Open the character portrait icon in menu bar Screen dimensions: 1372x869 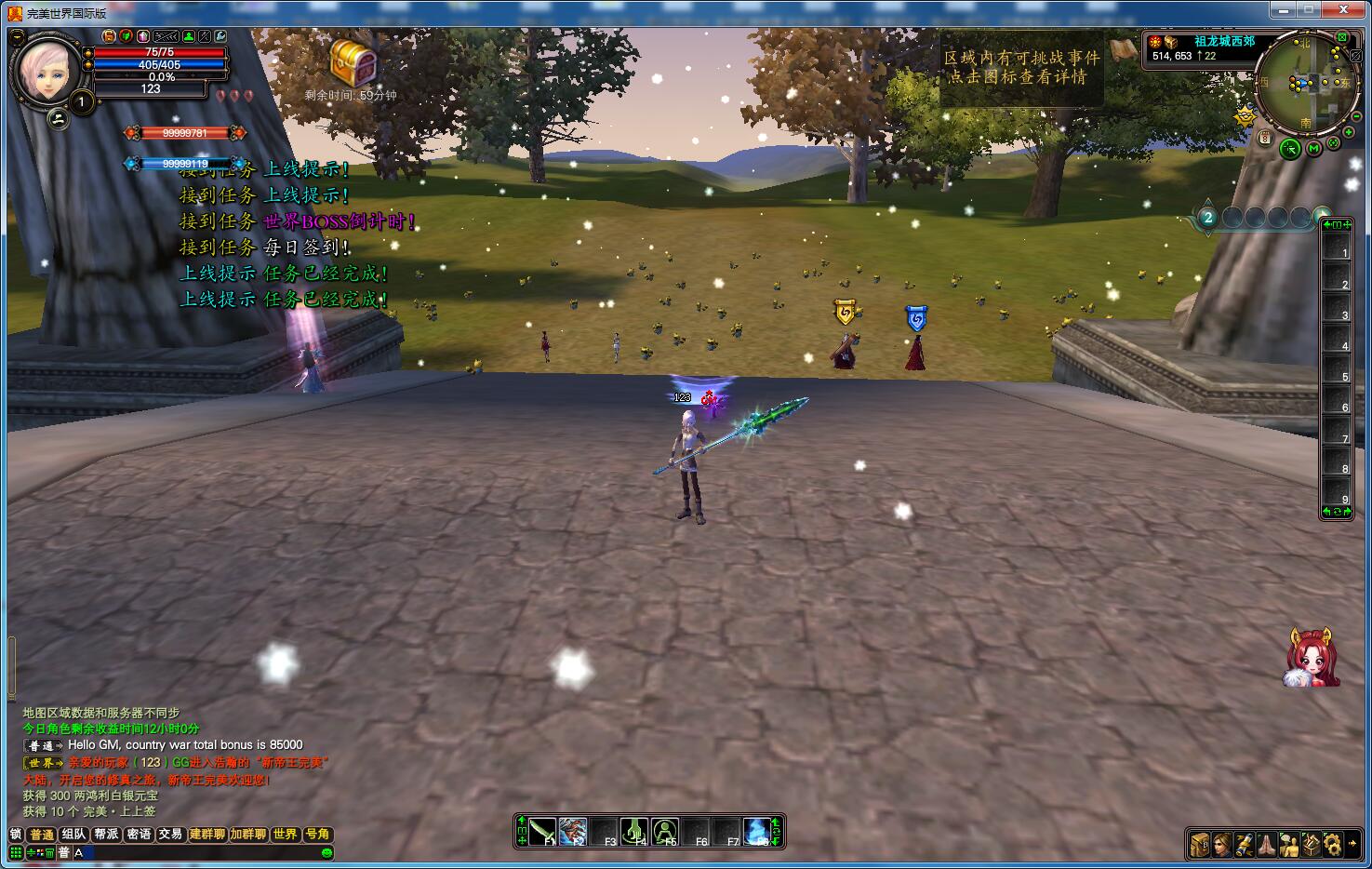coord(1222,844)
